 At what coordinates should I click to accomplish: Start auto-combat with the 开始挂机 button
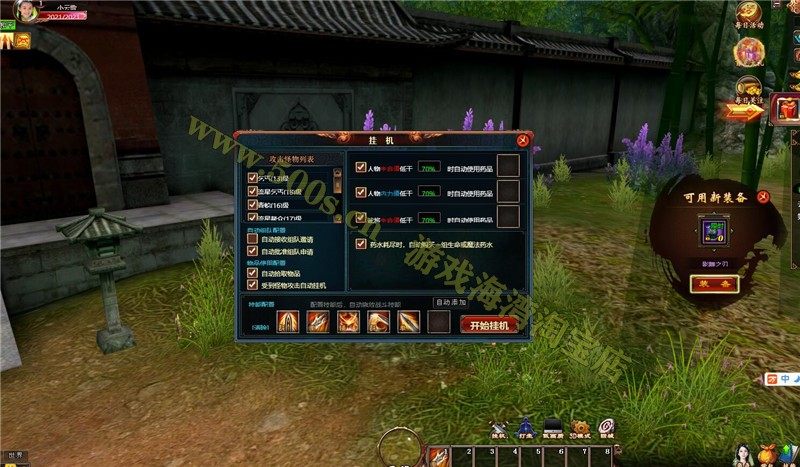click(x=489, y=324)
